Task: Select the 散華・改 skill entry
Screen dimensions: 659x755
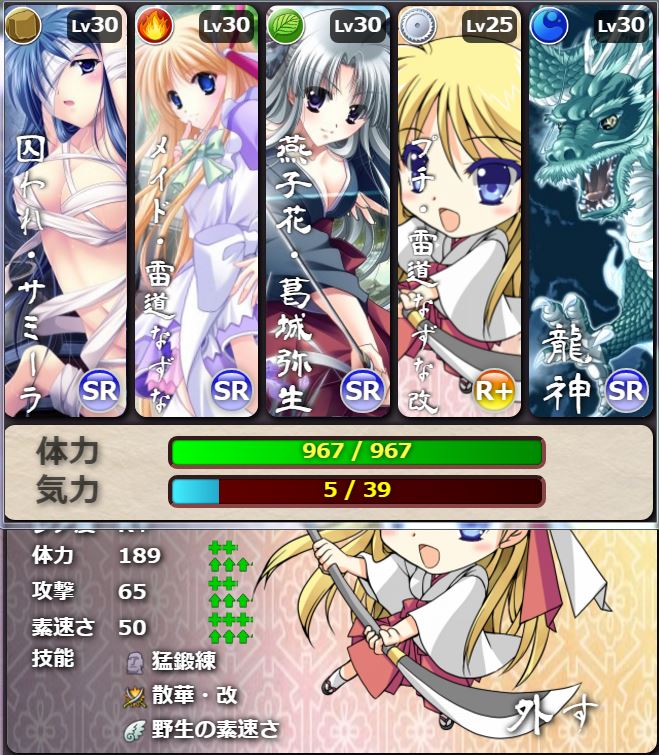Action: click(194, 695)
